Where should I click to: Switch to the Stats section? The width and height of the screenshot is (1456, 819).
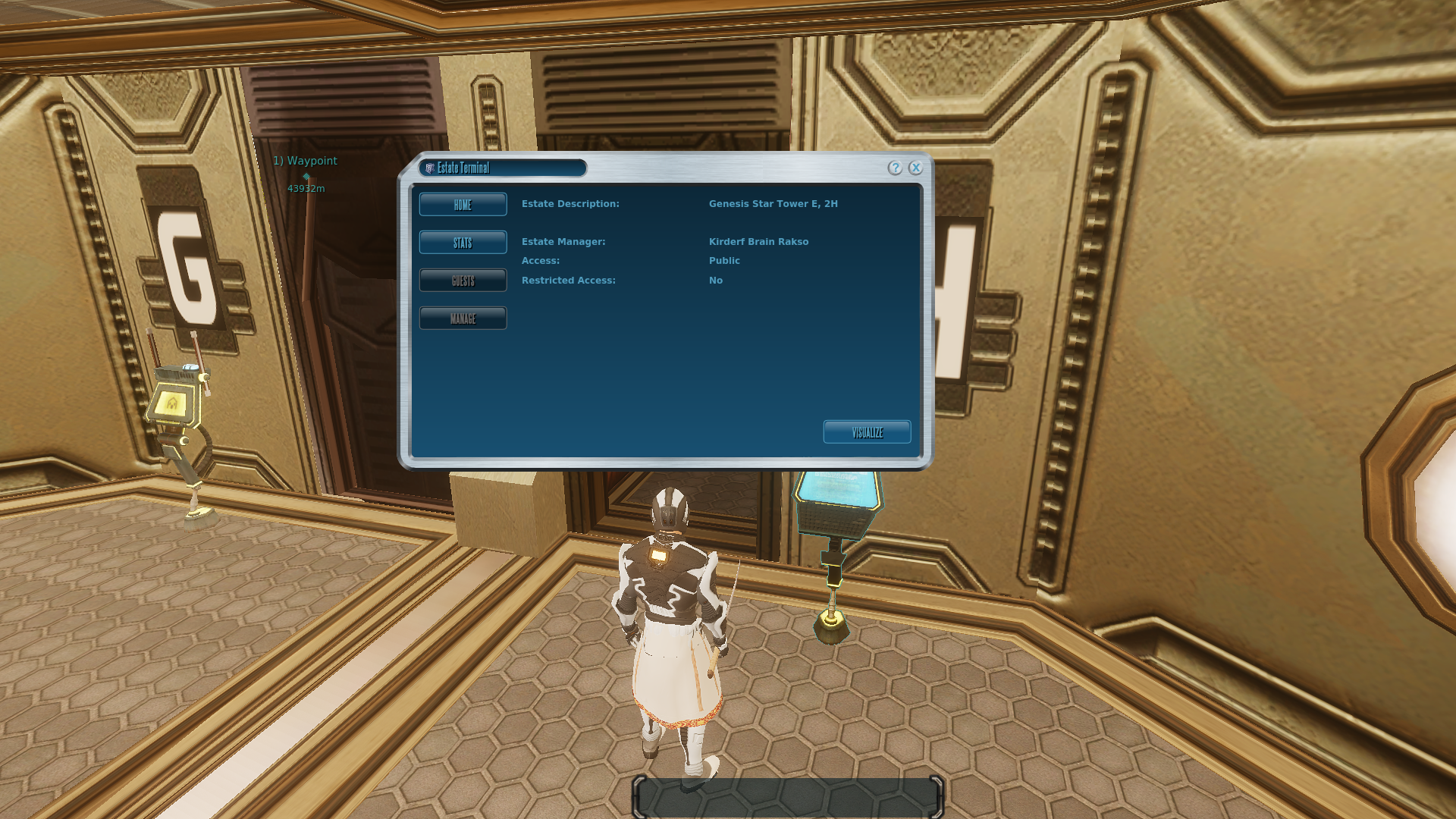(x=463, y=243)
